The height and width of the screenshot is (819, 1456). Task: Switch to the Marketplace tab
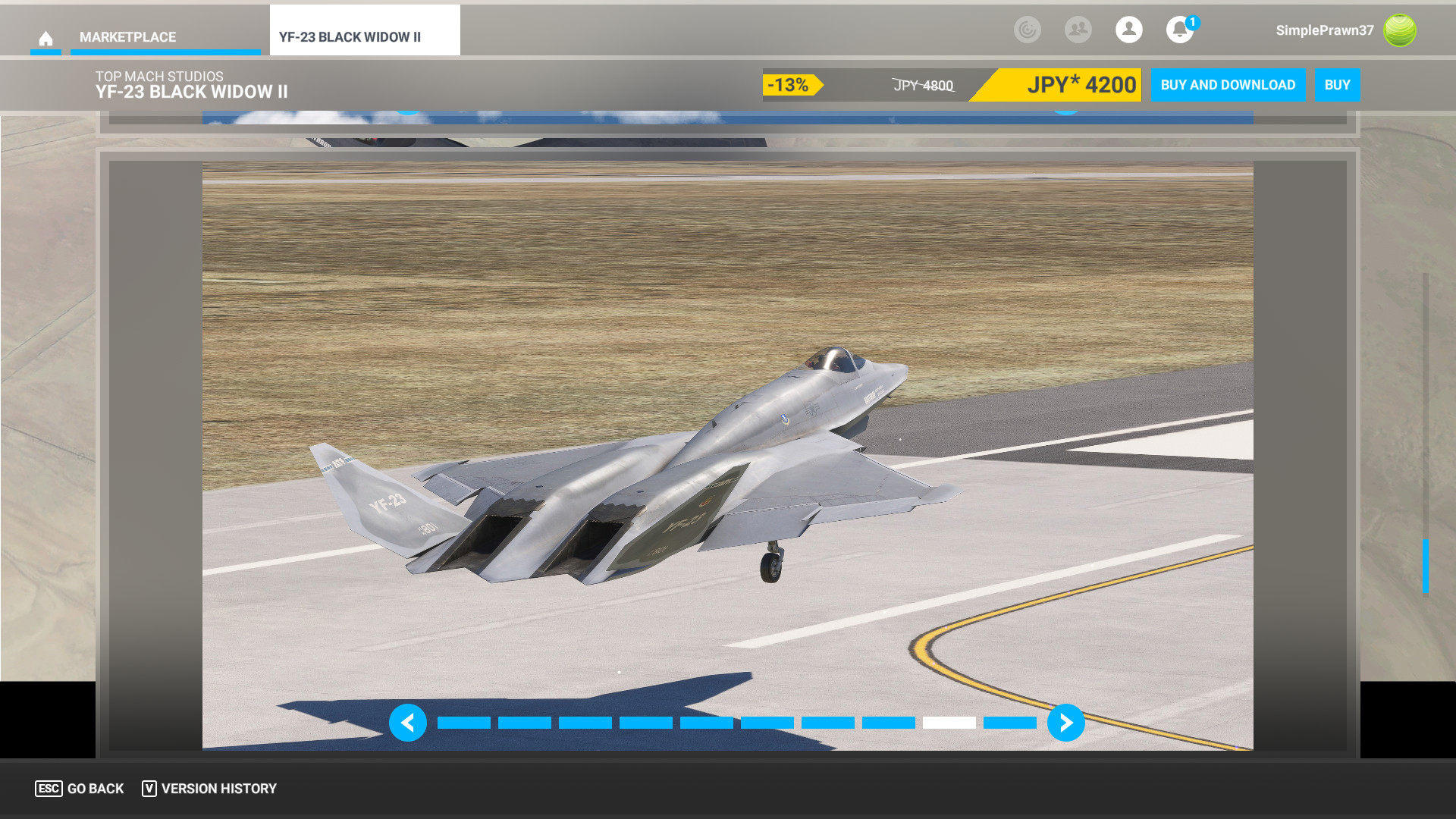point(127,37)
